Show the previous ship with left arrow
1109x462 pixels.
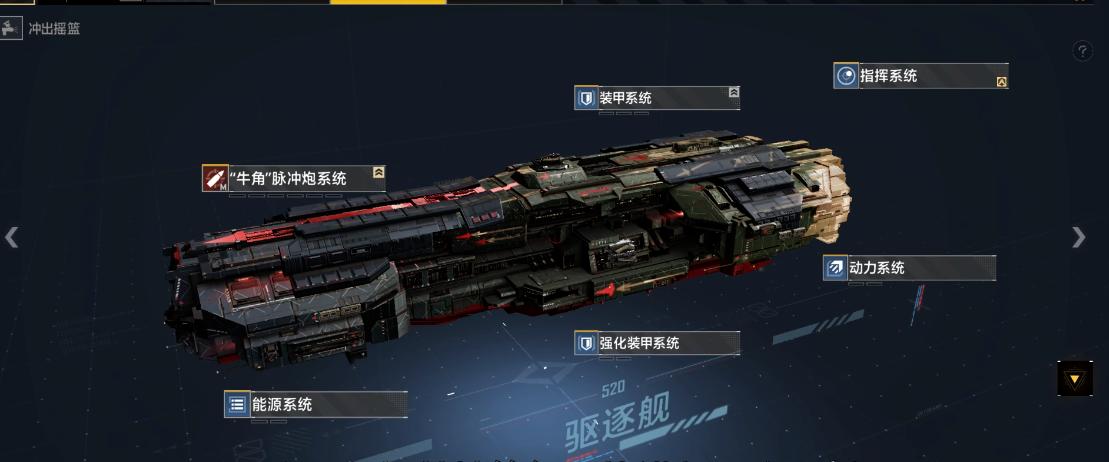[12, 237]
